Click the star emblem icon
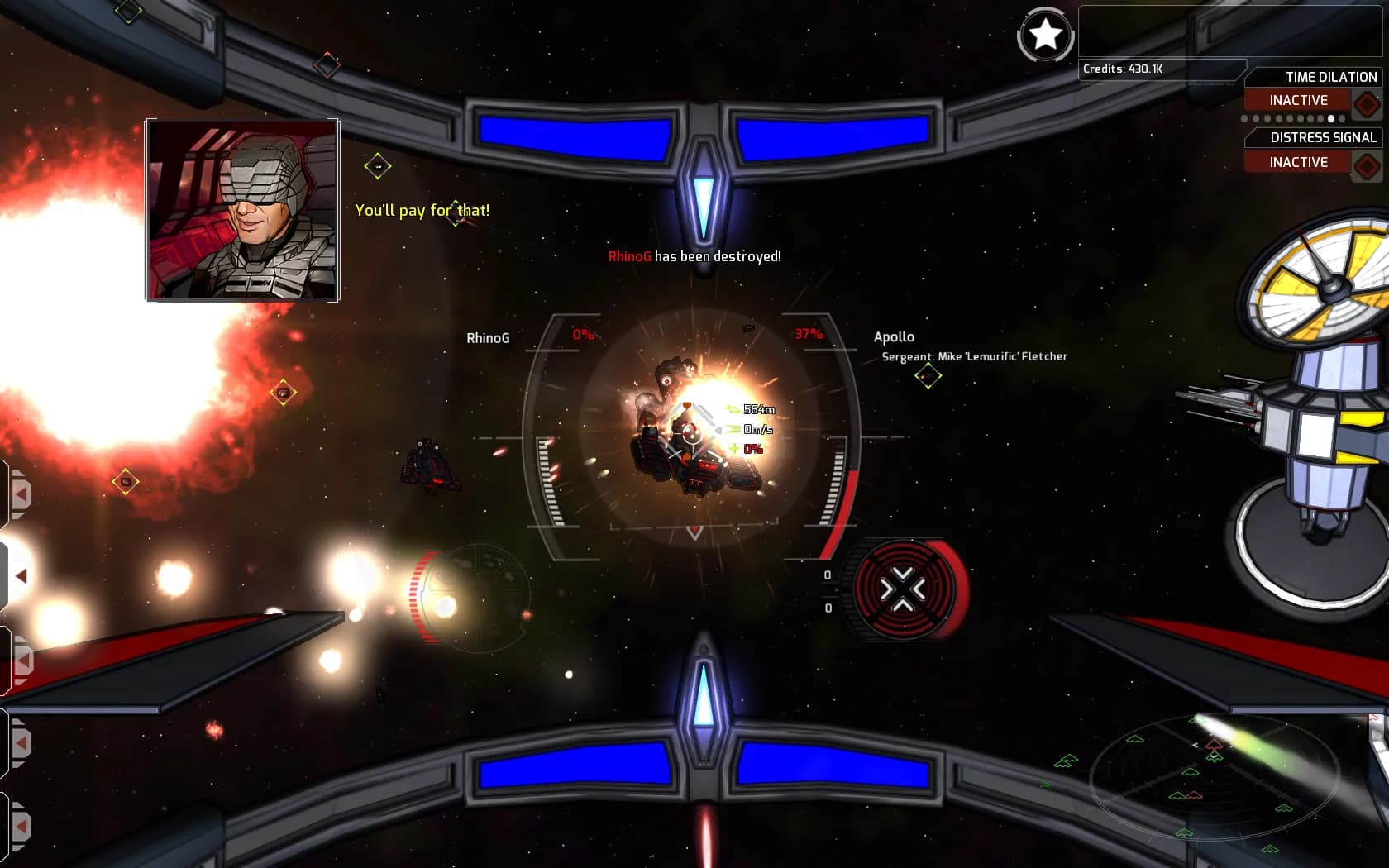 point(1045,35)
